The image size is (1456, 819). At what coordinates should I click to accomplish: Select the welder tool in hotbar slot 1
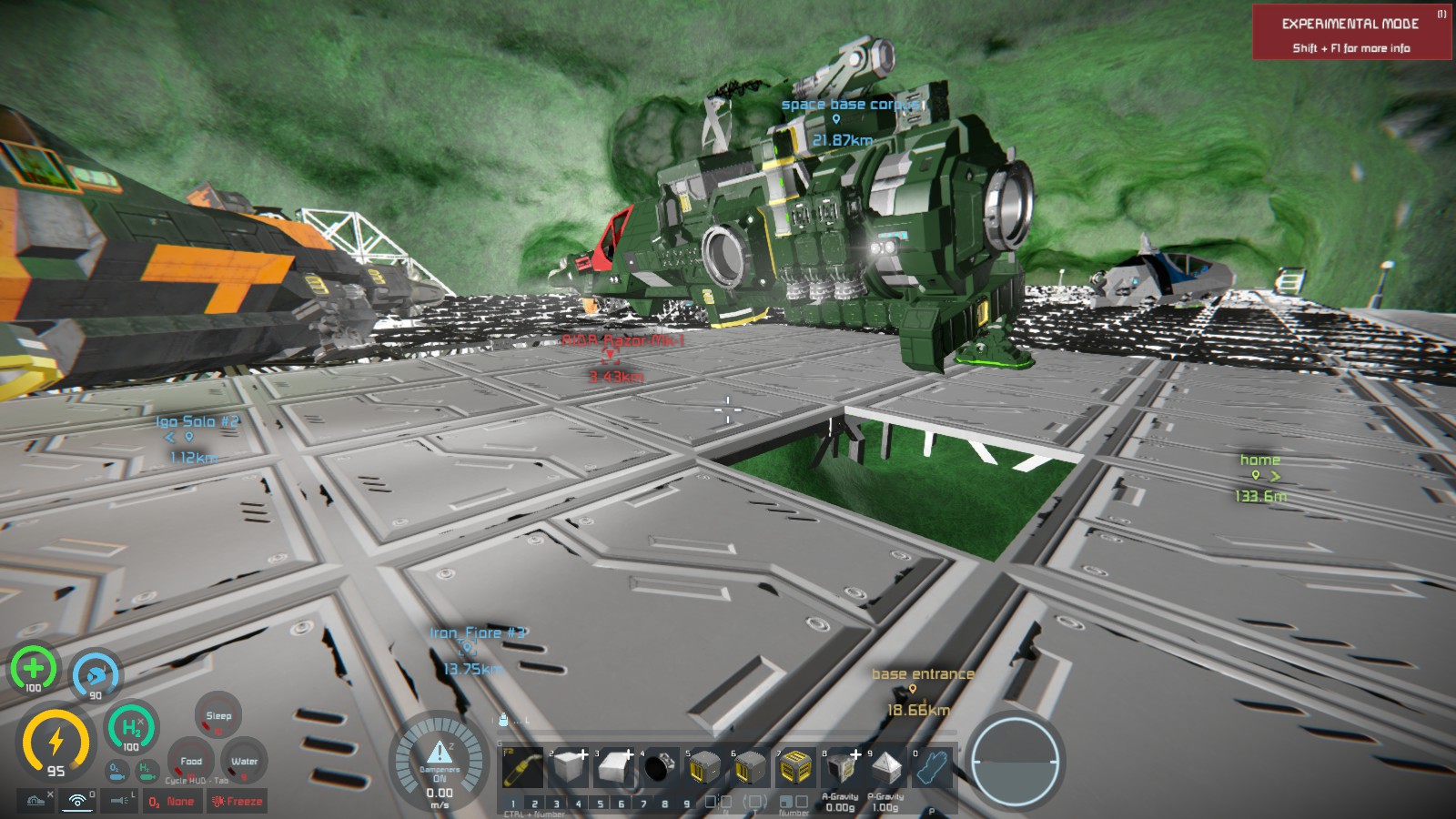[x=522, y=769]
